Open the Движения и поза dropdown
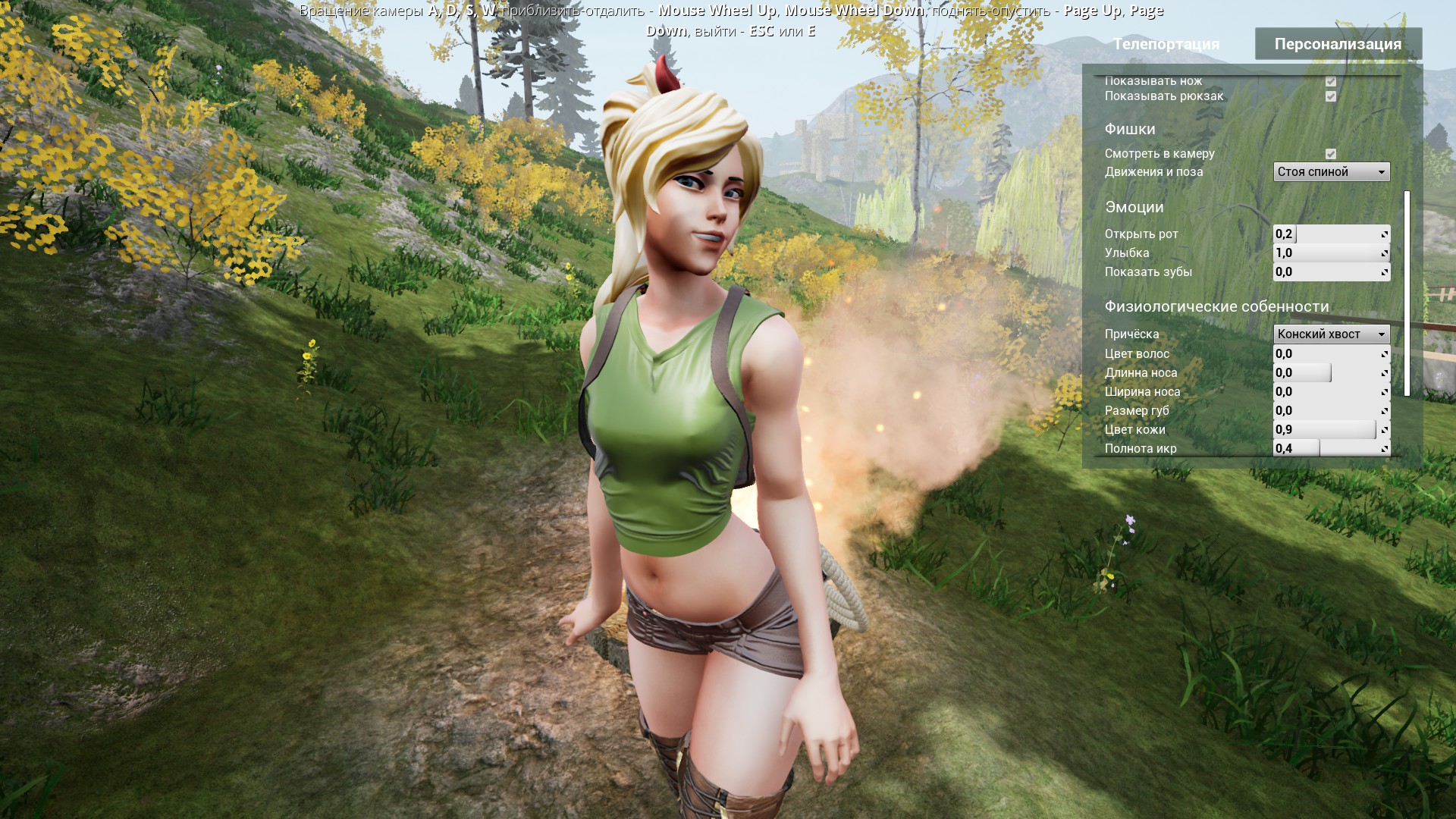Screen dimensions: 1456x819 point(1331,172)
